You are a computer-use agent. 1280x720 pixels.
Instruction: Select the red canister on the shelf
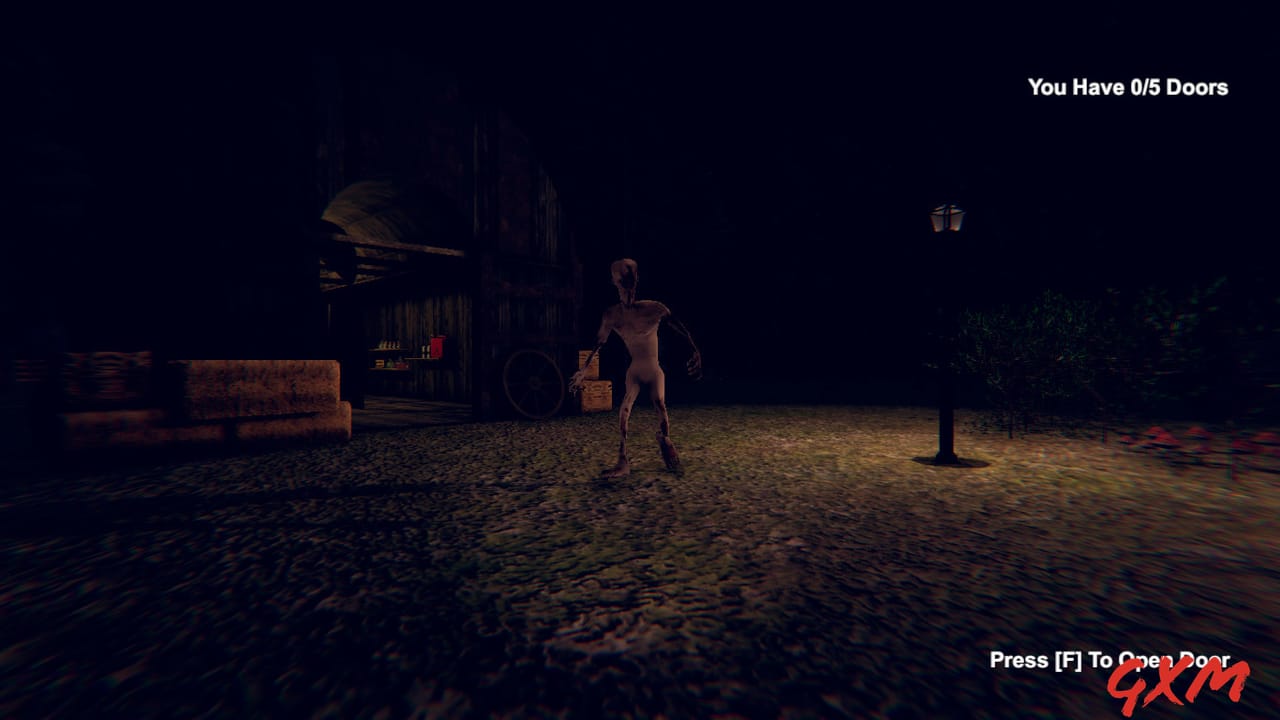(x=438, y=344)
